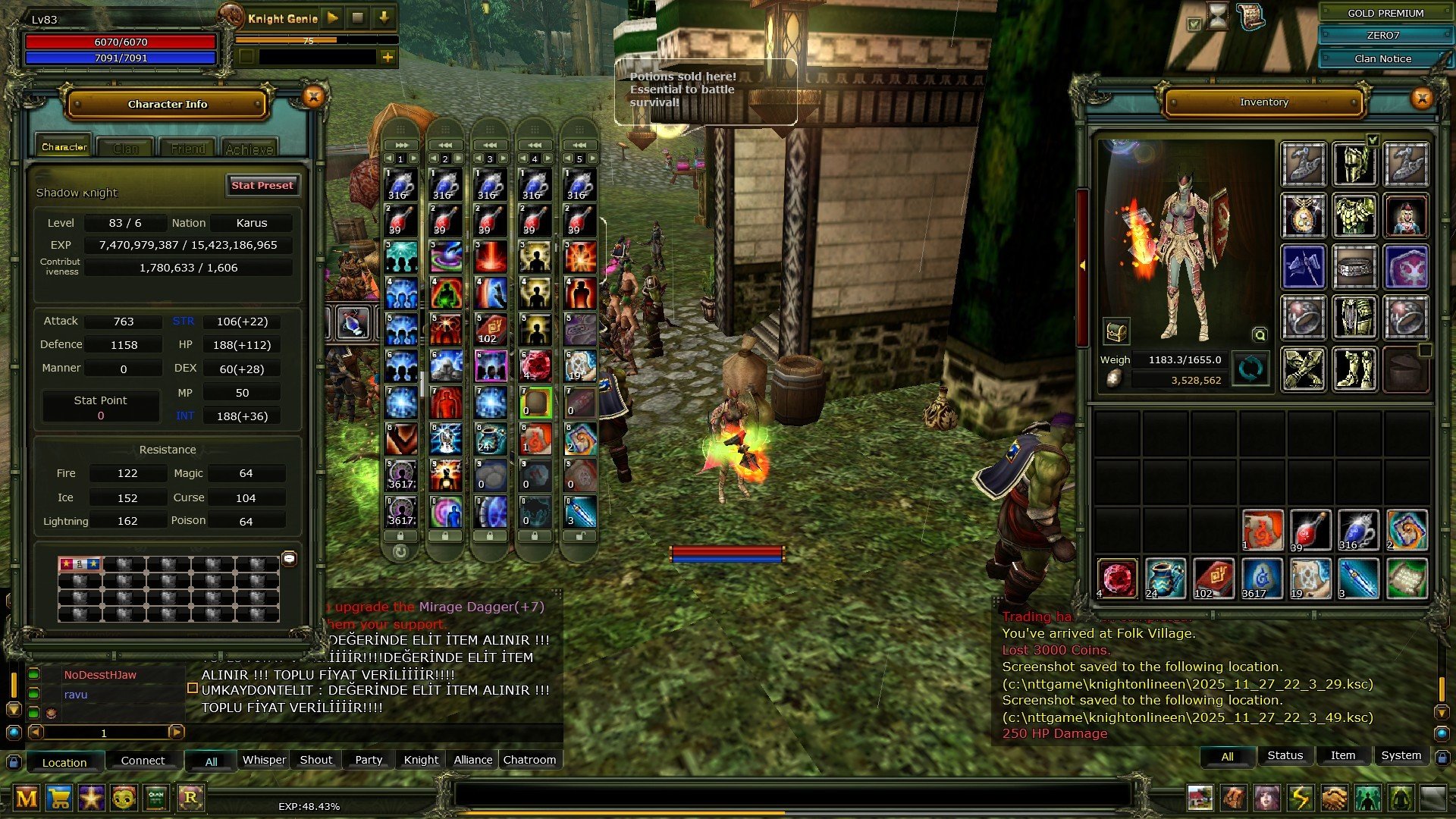Show the Status log tab
Viewport: 1456px width, 819px height.
pyautogui.click(x=1285, y=755)
